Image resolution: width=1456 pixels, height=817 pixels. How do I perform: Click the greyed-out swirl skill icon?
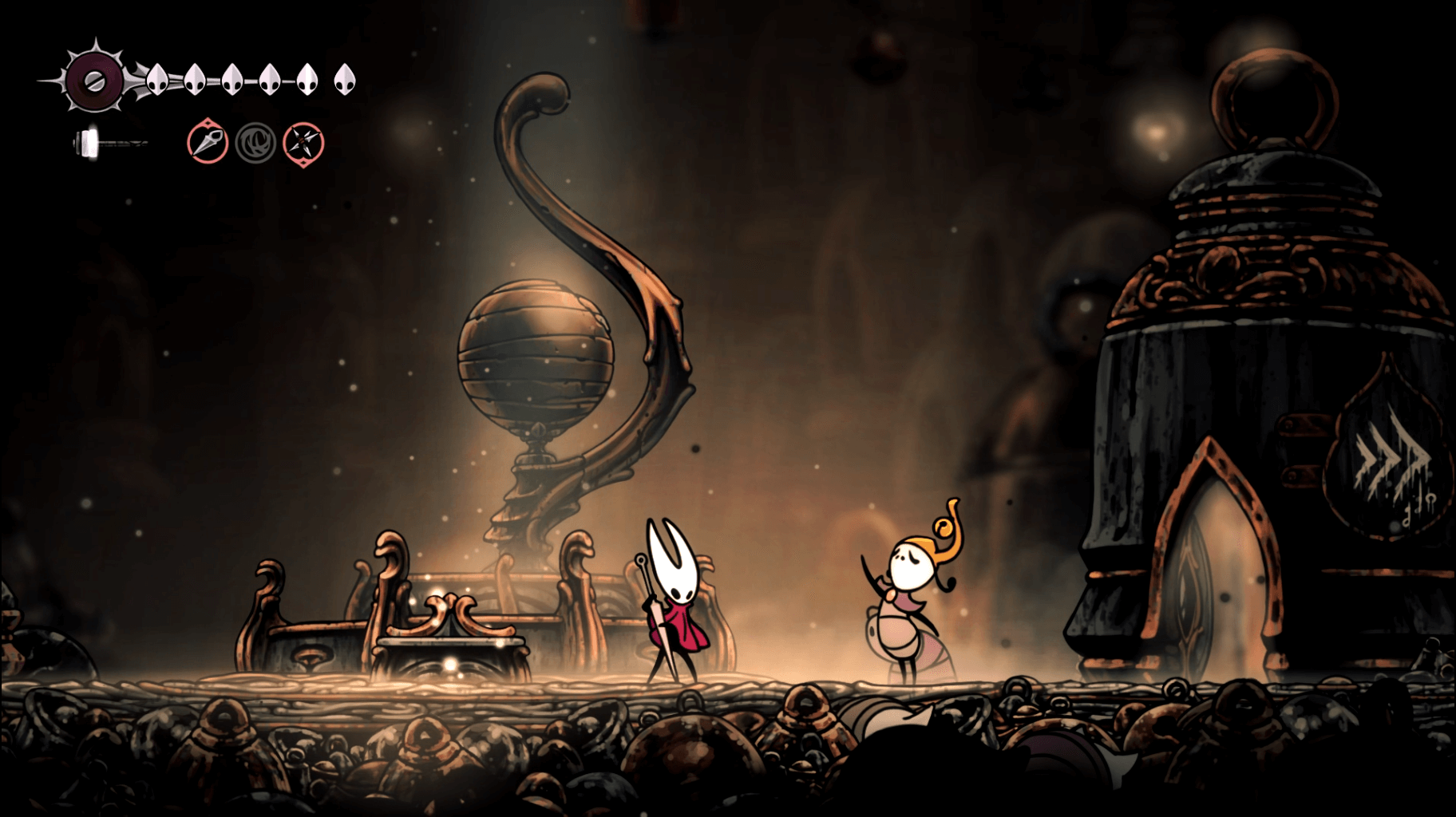coord(255,144)
